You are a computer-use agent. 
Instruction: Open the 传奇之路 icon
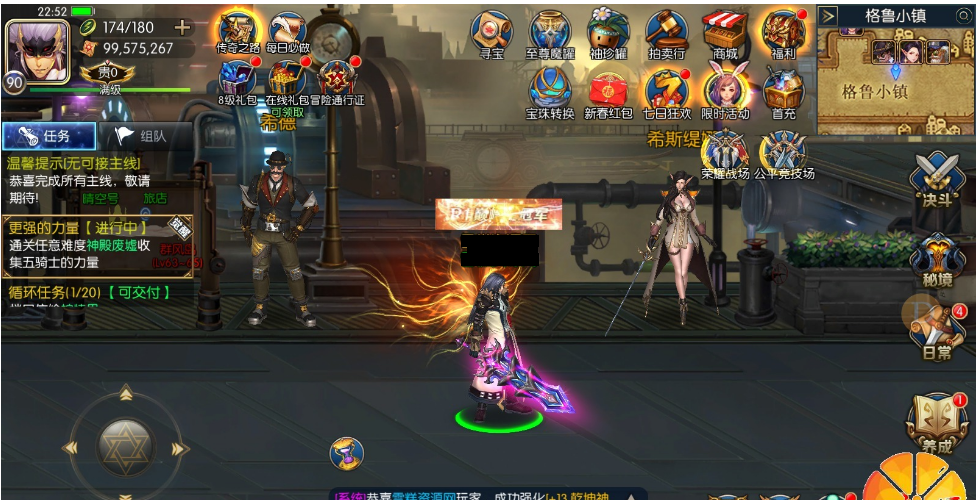coord(237,31)
